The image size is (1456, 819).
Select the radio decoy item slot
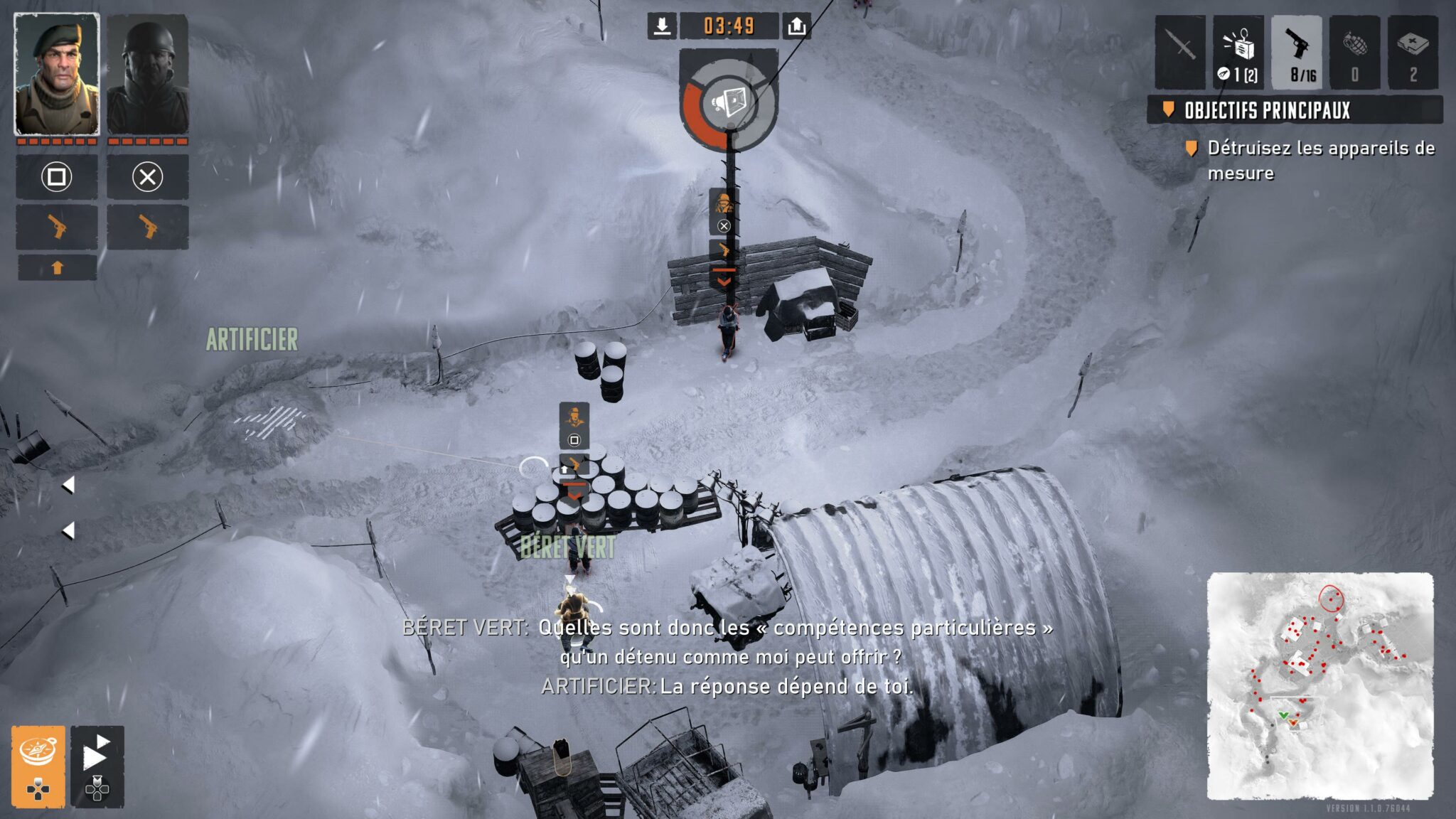point(1238,52)
